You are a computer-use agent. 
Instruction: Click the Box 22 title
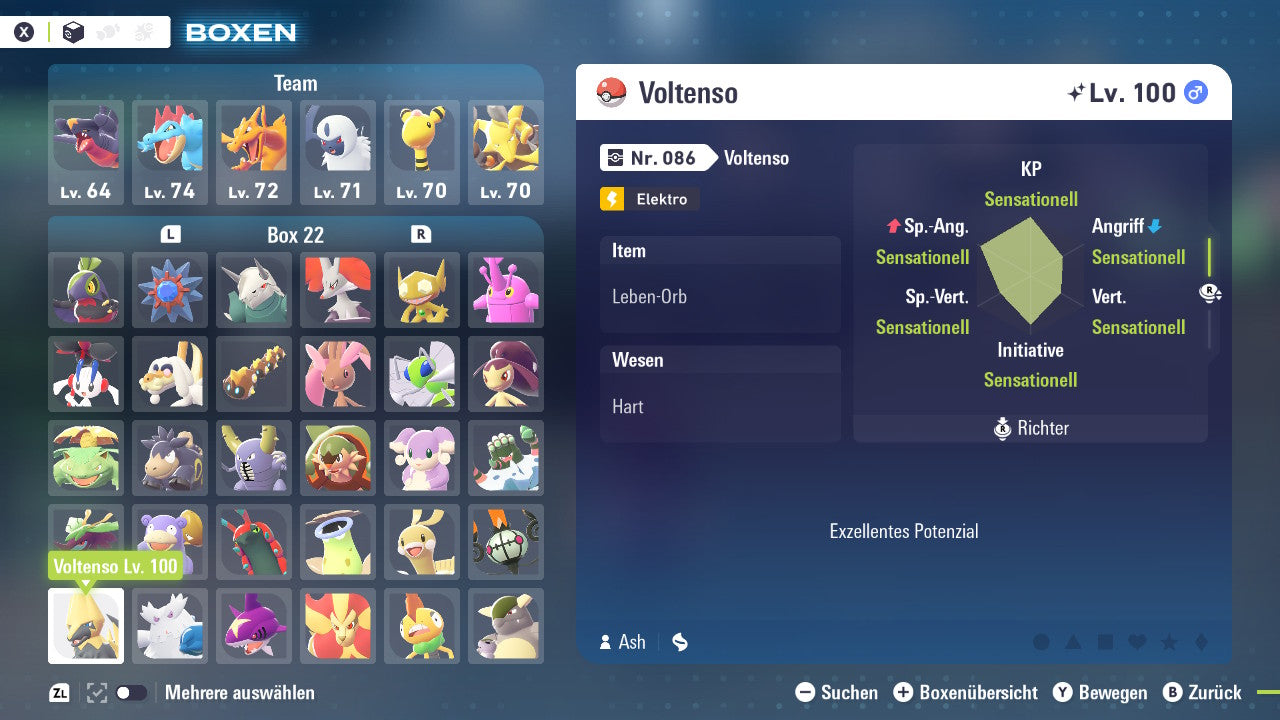click(x=295, y=235)
